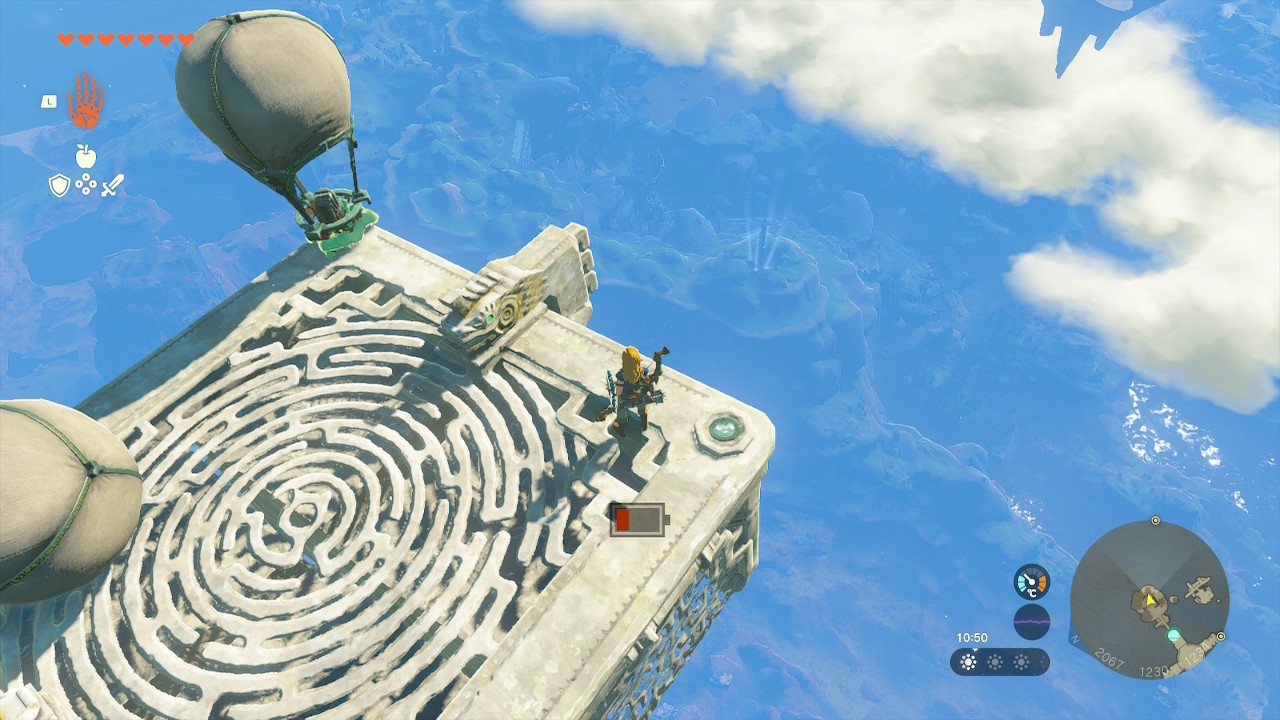Click the teal shrine marker on the minimap
The height and width of the screenshot is (720, 1280).
click(1173, 635)
